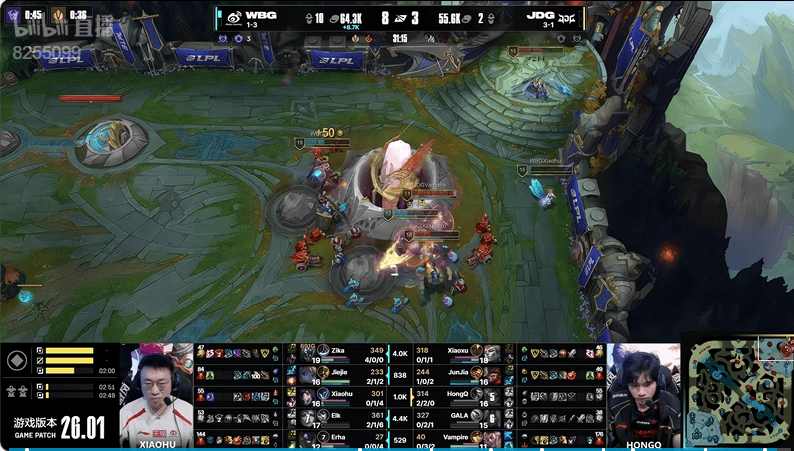This screenshot has height=451, width=794.
Task: Click the WBG team logo
Action: pos(231,17)
